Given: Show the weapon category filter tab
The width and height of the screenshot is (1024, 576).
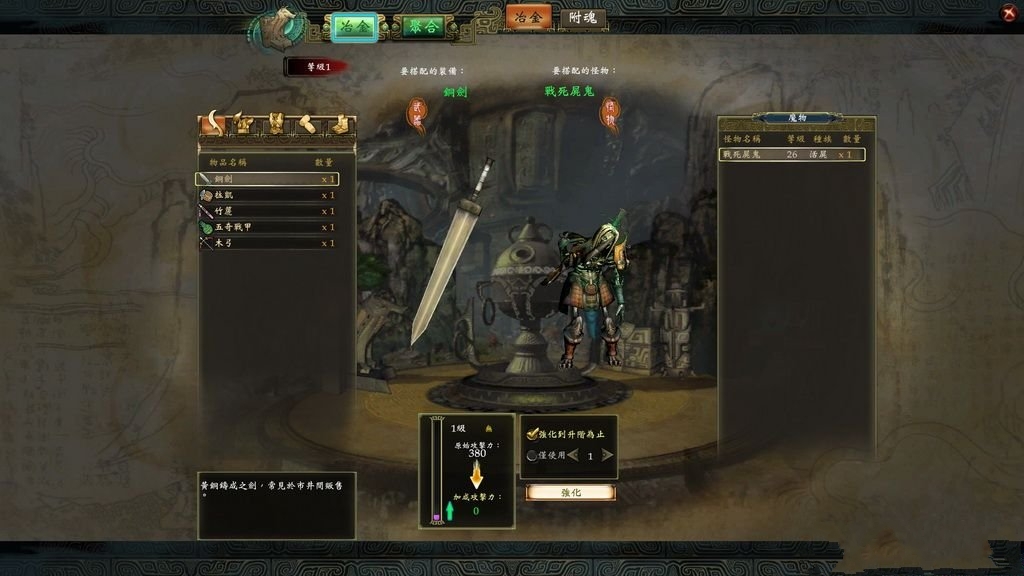Looking at the screenshot, I should pos(212,124).
